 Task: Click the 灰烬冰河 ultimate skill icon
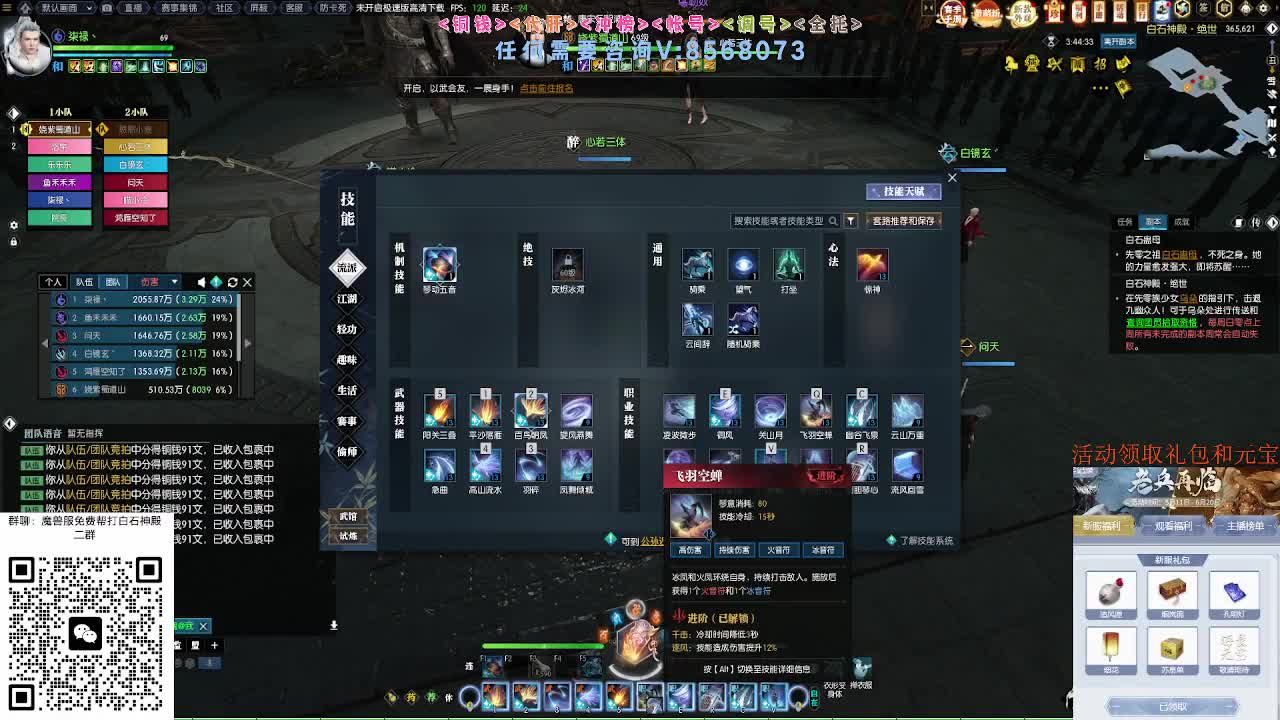568,265
